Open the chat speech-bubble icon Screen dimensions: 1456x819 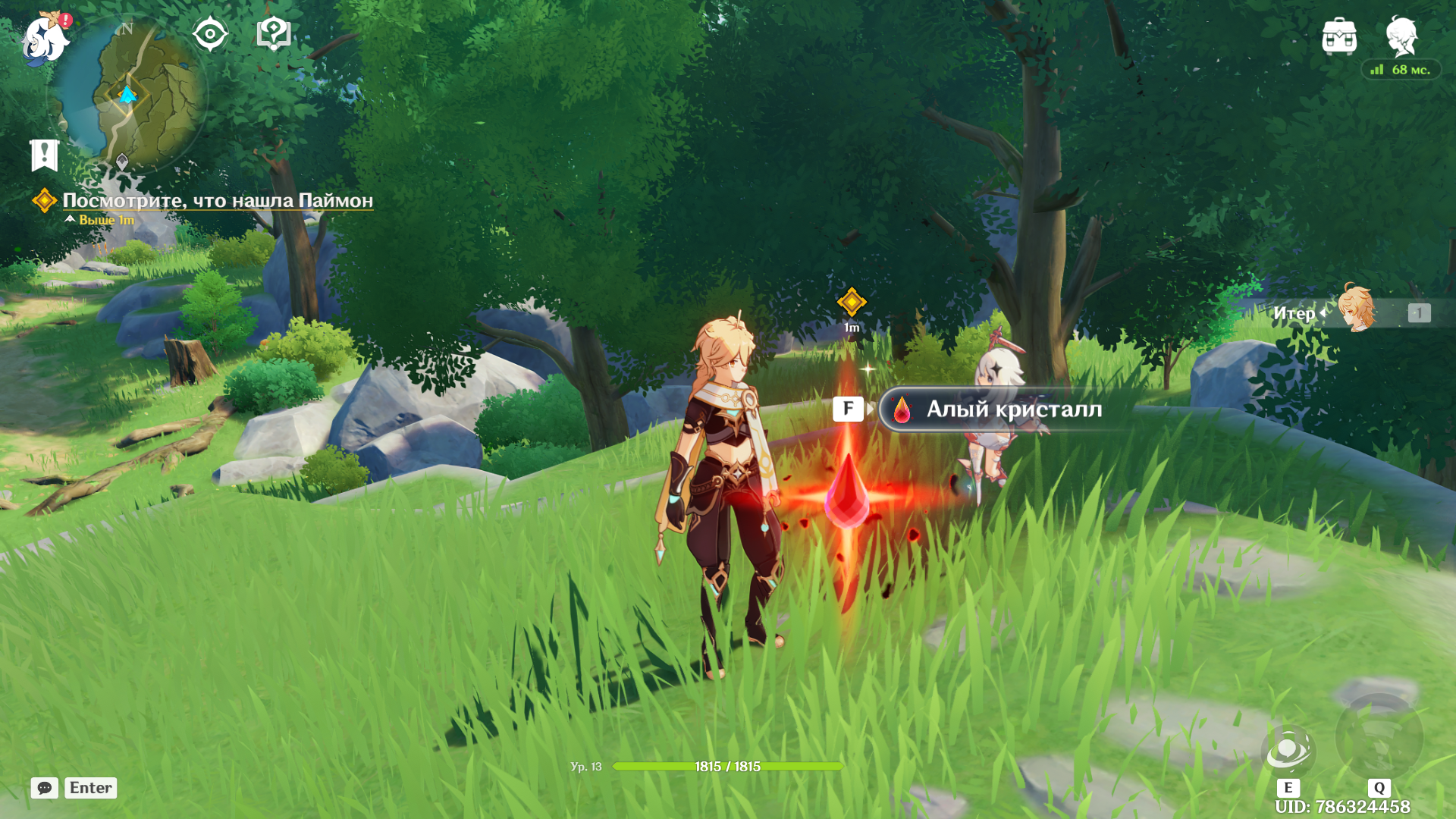tap(45, 788)
